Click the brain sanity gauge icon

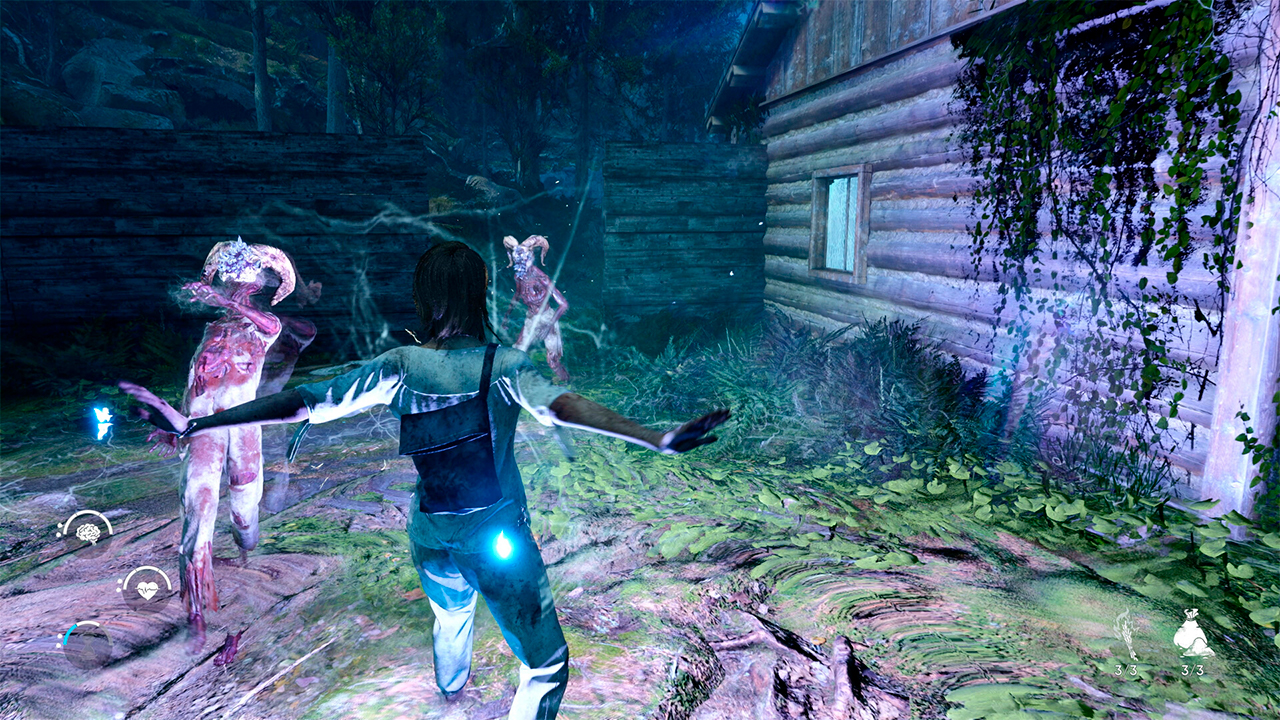click(87, 533)
